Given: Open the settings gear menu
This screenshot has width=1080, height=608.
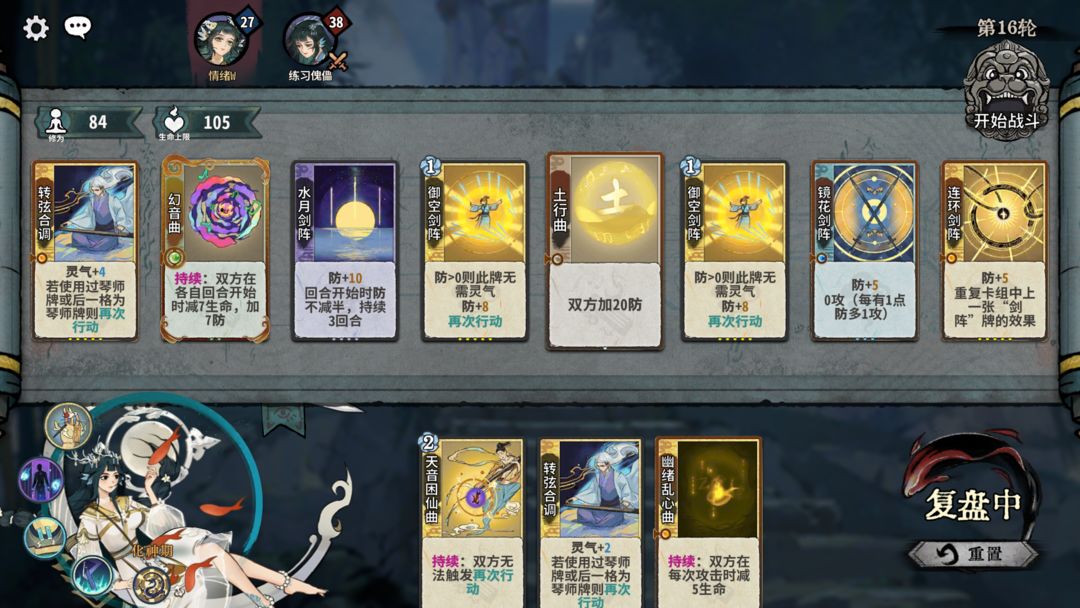Looking at the screenshot, I should point(36,28).
